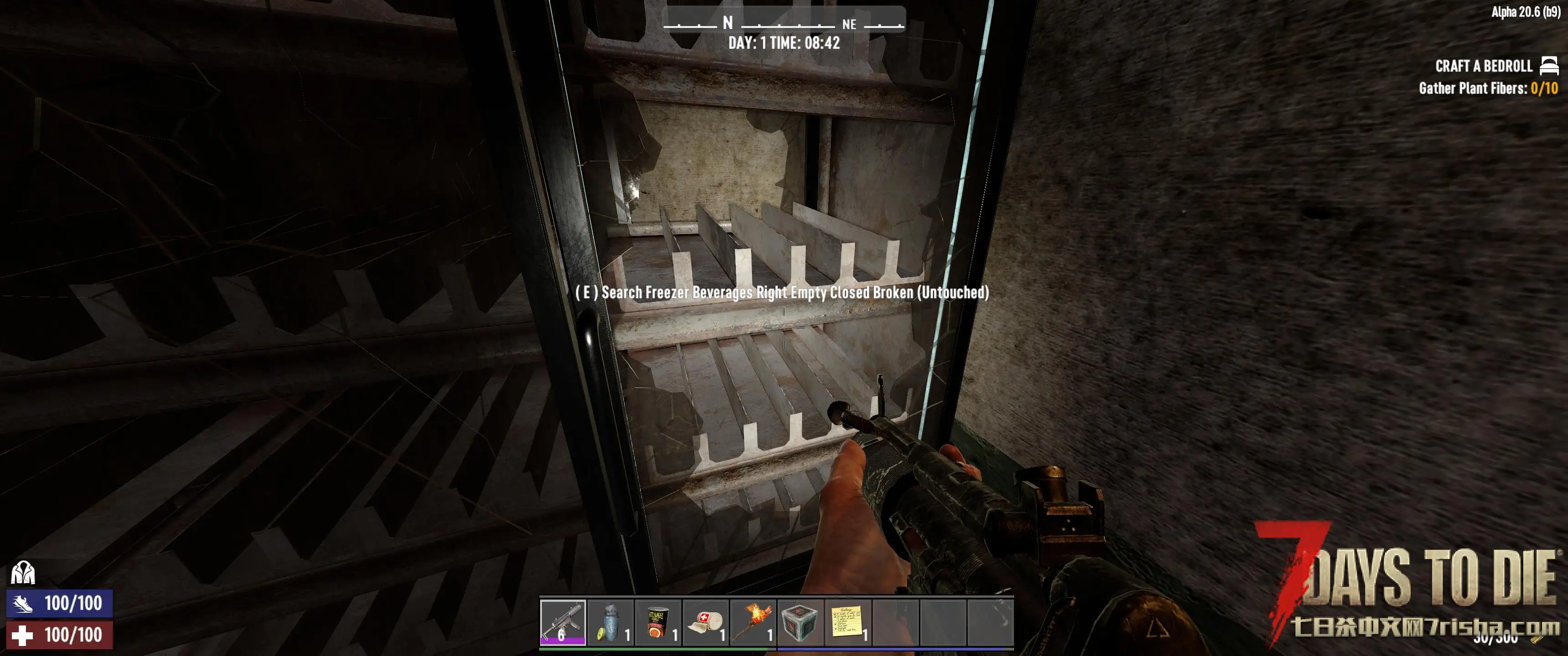Select the submachine gun hotbar slot
The width and height of the screenshot is (1568, 656).
click(562, 622)
